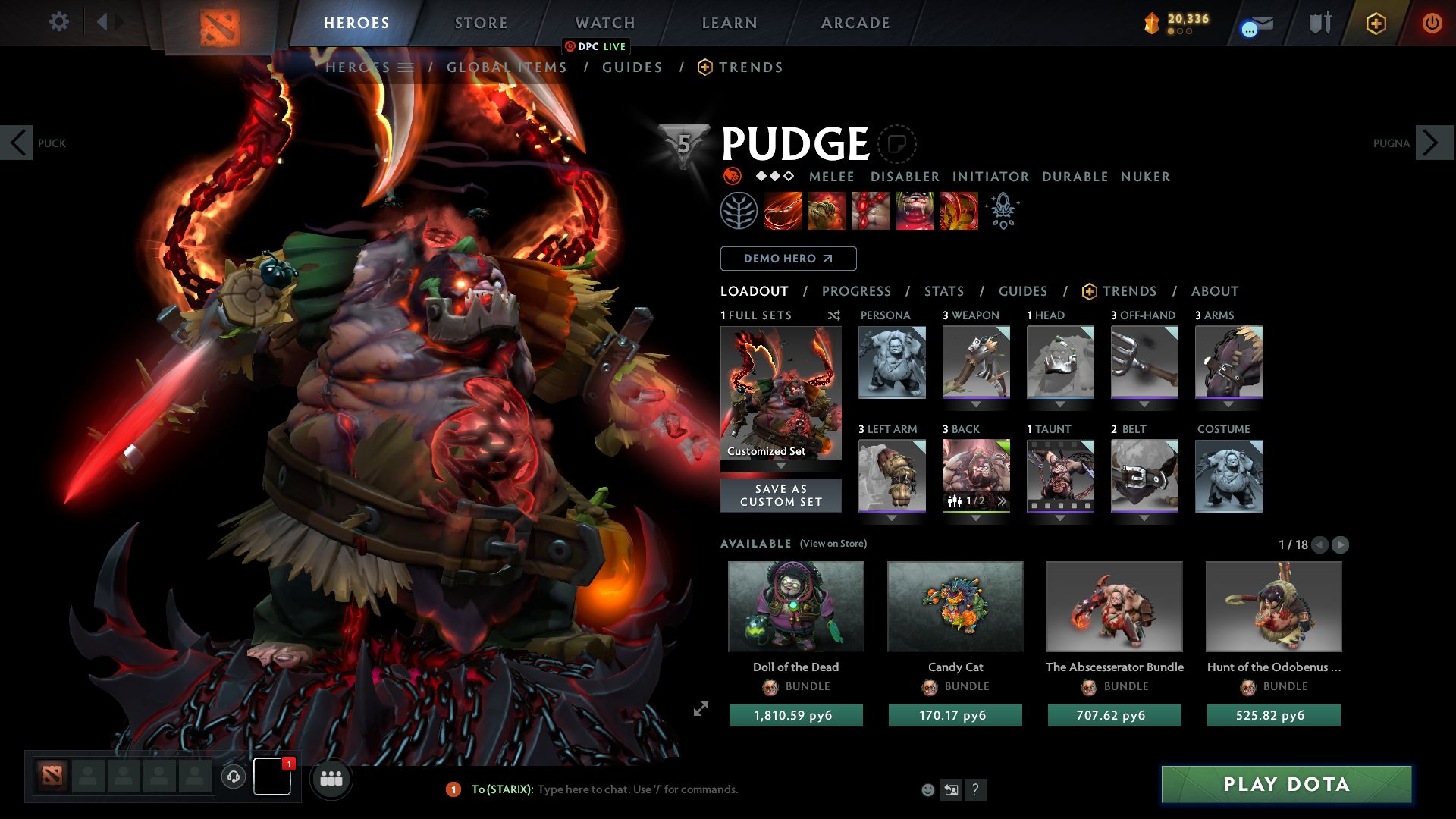The width and height of the screenshot is (1456, 819).
Task: Click the Dismember ability icon
Action: coord(915,211)
